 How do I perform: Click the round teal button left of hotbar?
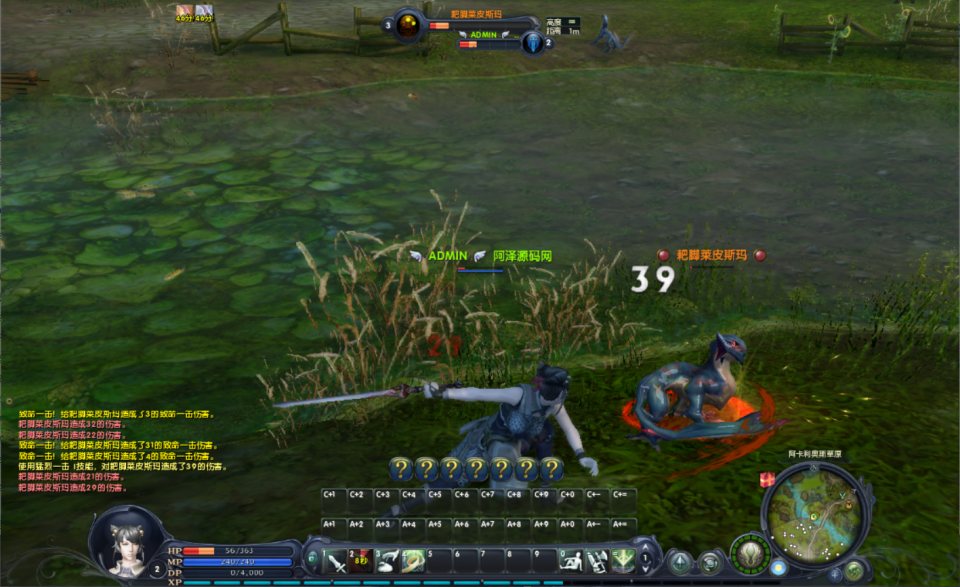tap(313, 558)
